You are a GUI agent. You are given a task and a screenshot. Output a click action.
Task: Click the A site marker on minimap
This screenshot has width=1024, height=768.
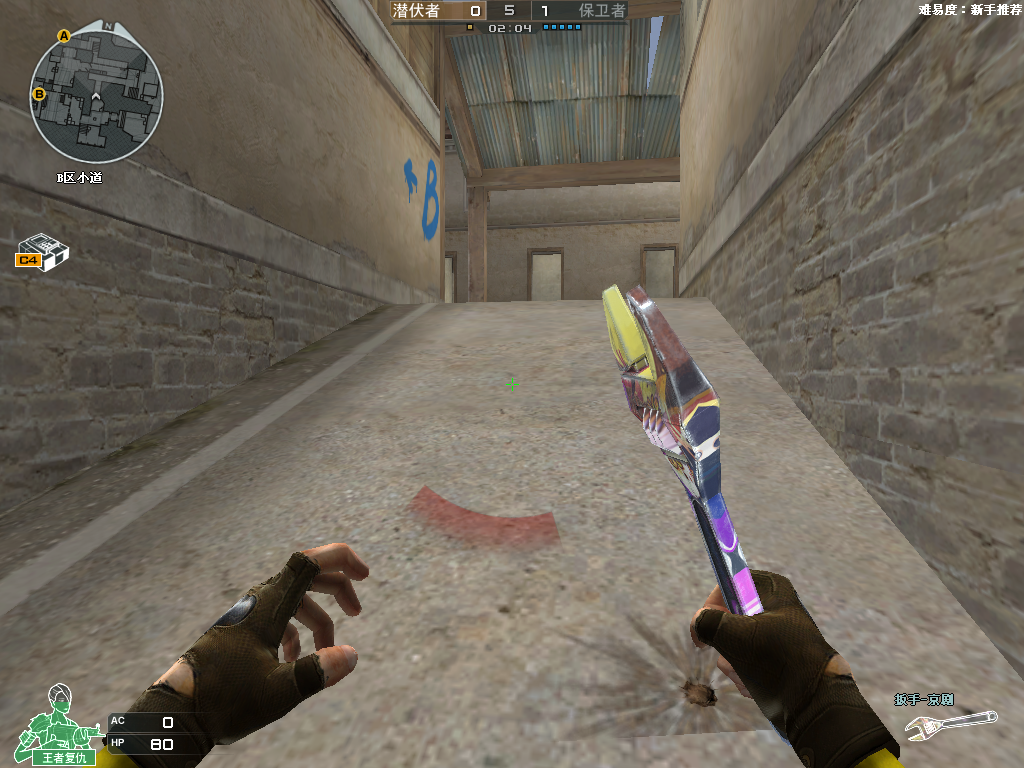pyautogui.click(x=64, y=36)
